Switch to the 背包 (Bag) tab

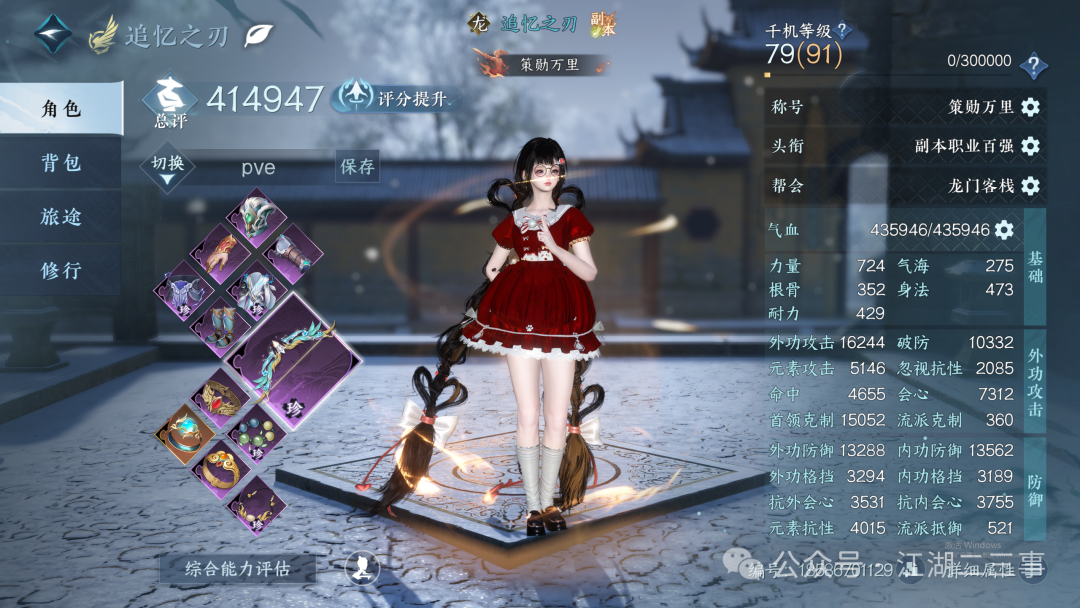click(x=61, y=163)
